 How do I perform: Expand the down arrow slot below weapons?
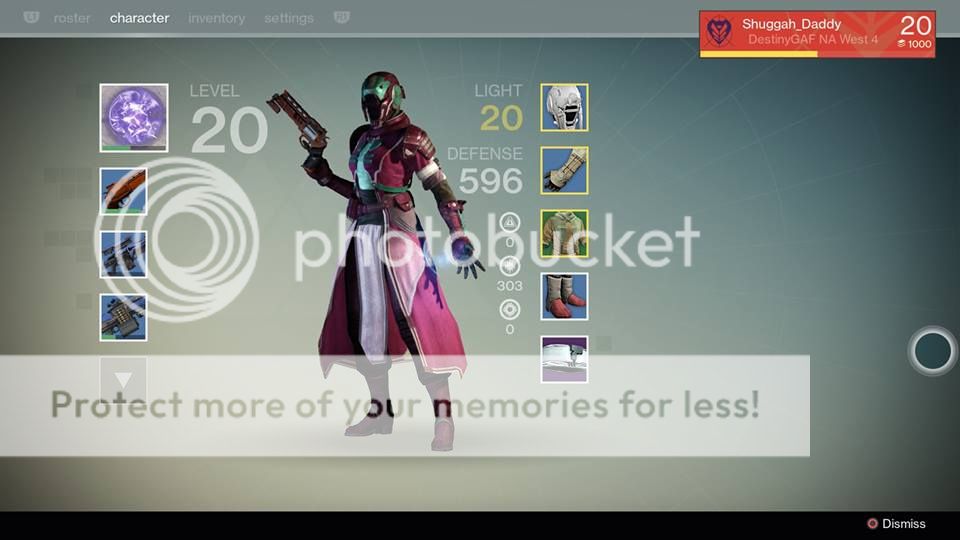coord(124,380)
